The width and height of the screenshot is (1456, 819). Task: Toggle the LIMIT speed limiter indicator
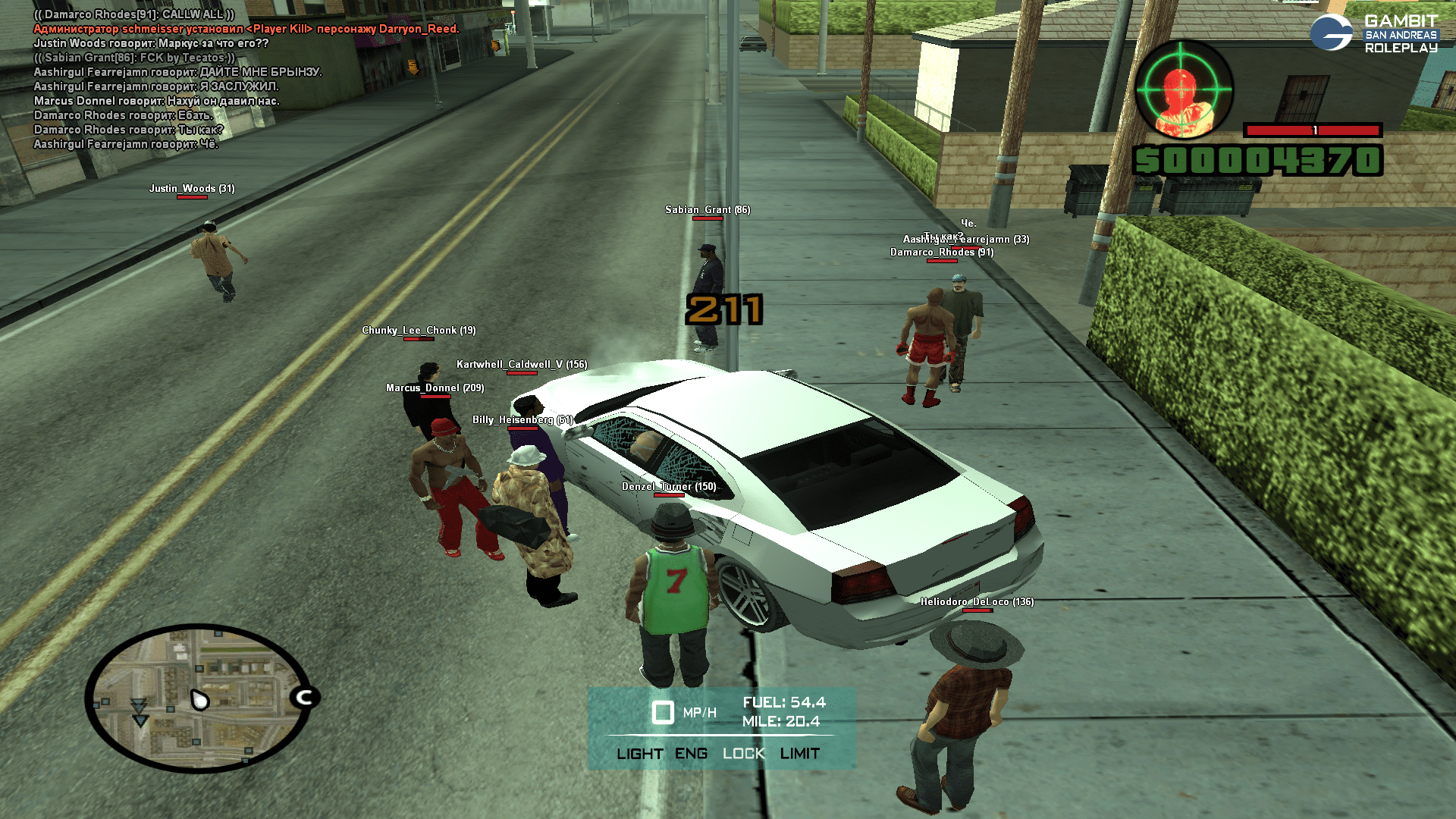[799, 754]
